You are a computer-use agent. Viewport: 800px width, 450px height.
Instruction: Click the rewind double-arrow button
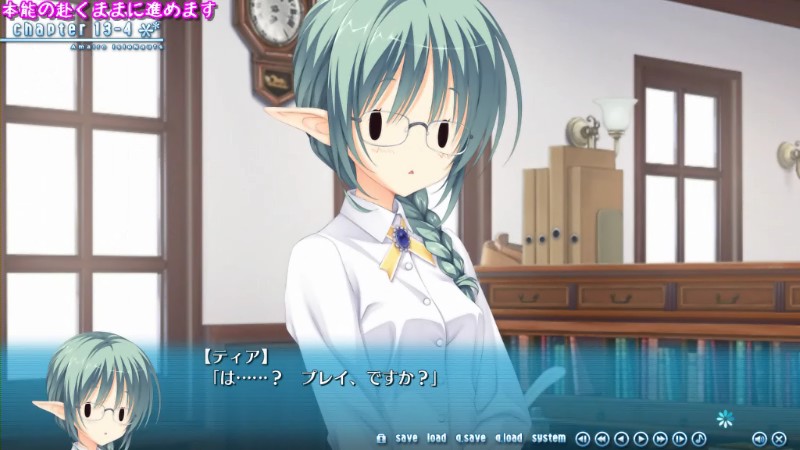(602, 438)
